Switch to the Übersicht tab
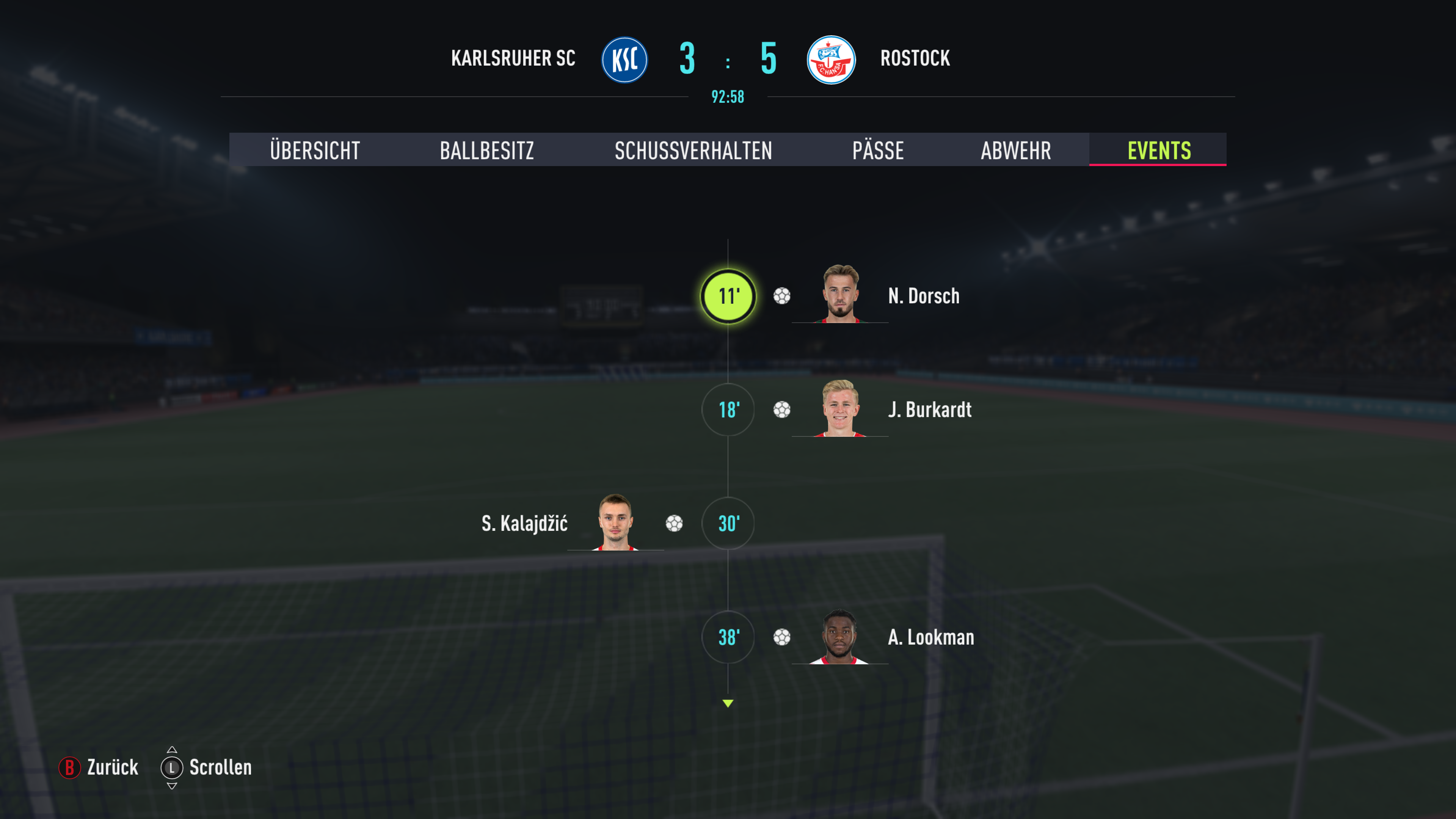The height and width of the screenshot is (819, 1456). tap(315, 151)
